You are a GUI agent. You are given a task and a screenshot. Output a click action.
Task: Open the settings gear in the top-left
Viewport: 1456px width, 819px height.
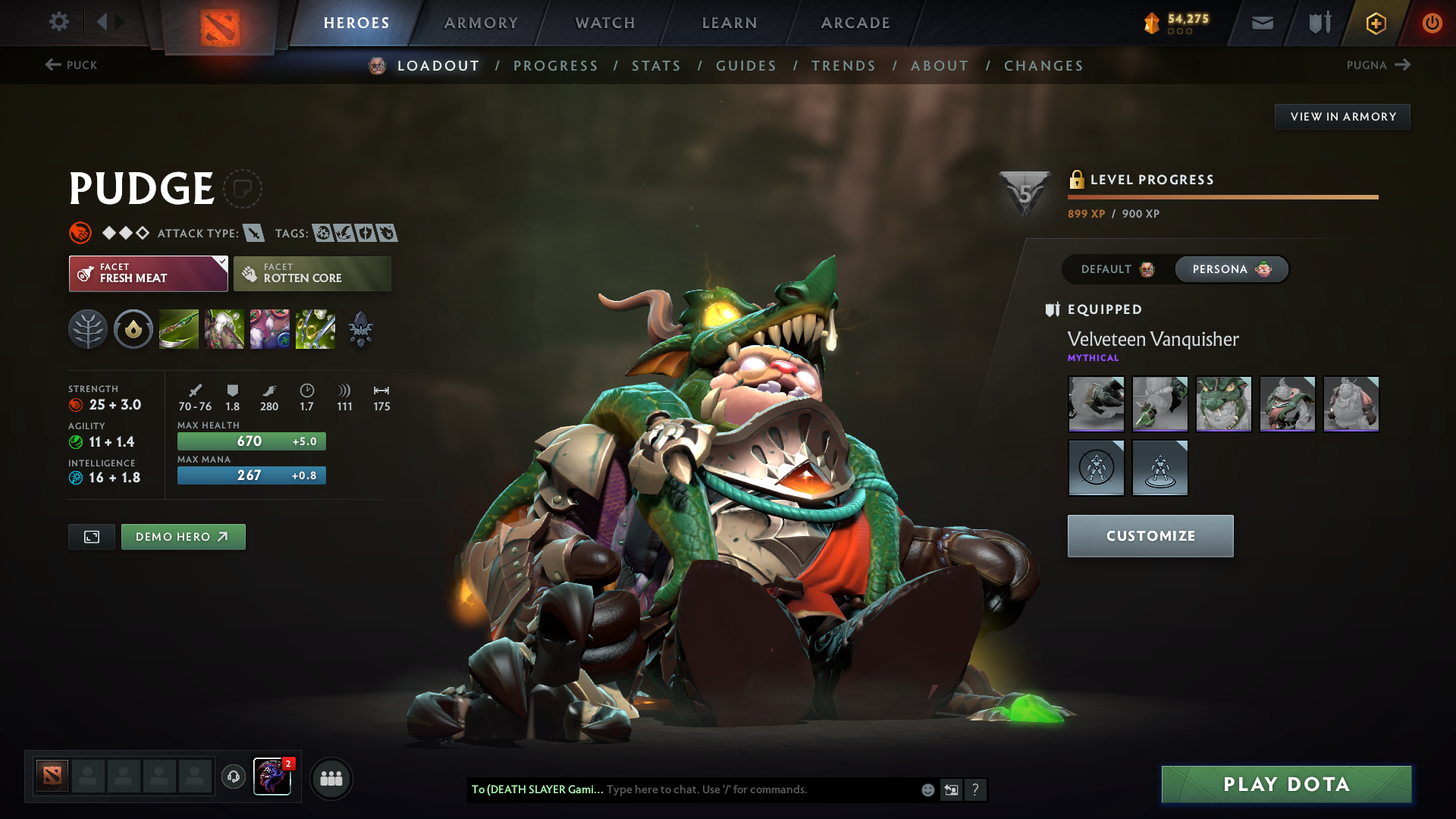coord(59,22)
